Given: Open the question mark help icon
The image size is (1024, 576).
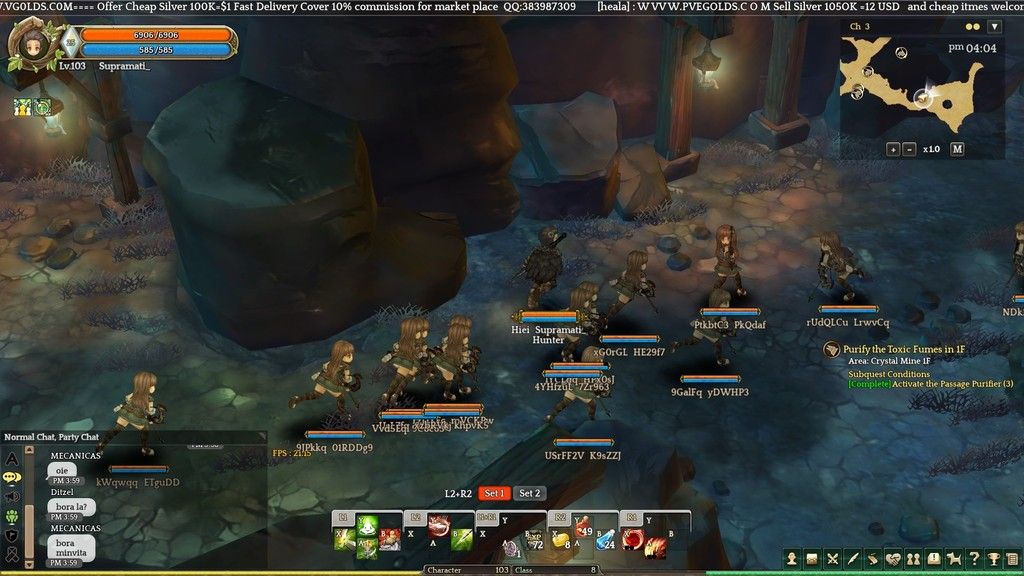Looking at the screenshot, I should [975, 558].
